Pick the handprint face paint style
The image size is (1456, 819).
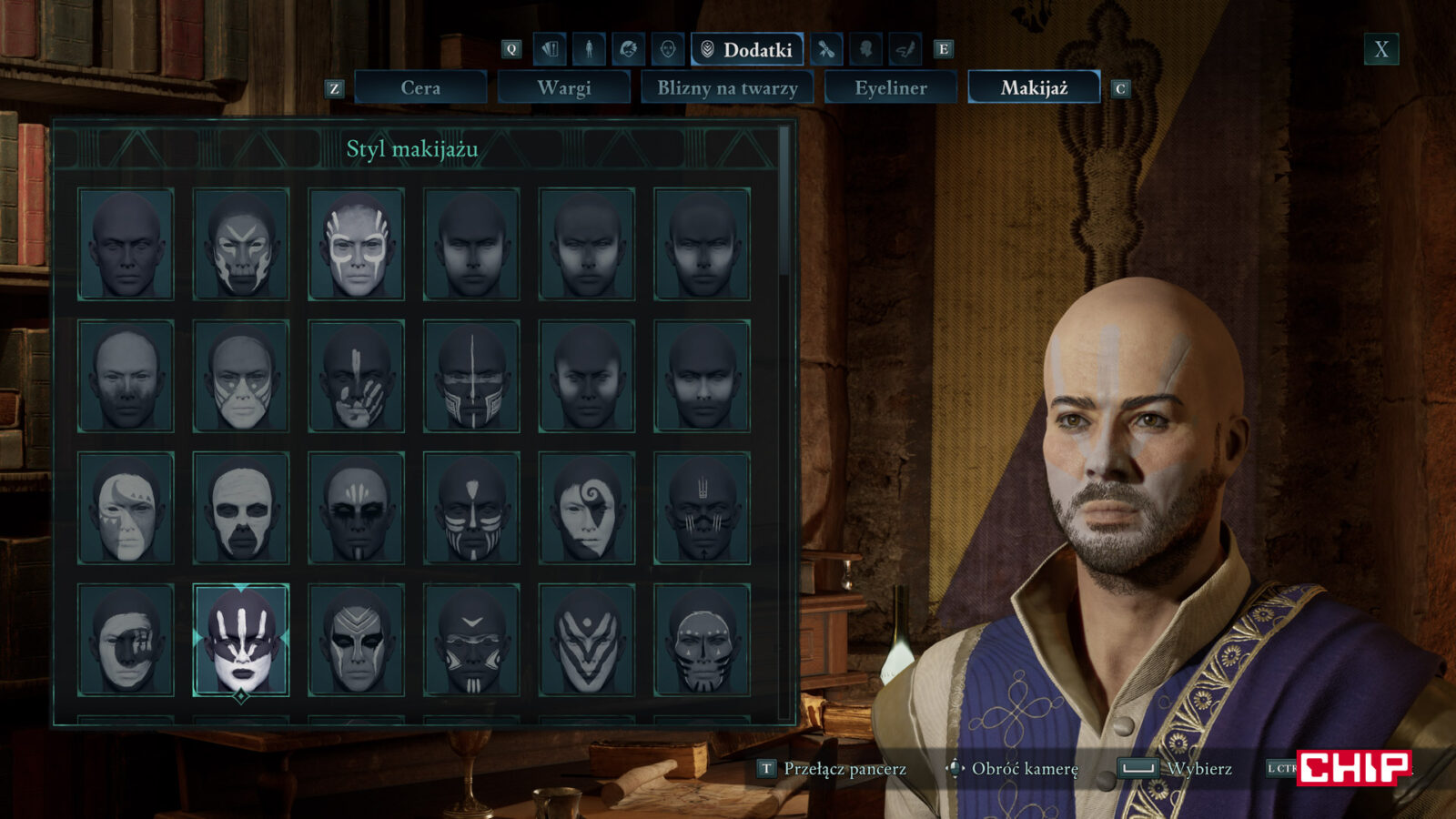tap(356, 376)
